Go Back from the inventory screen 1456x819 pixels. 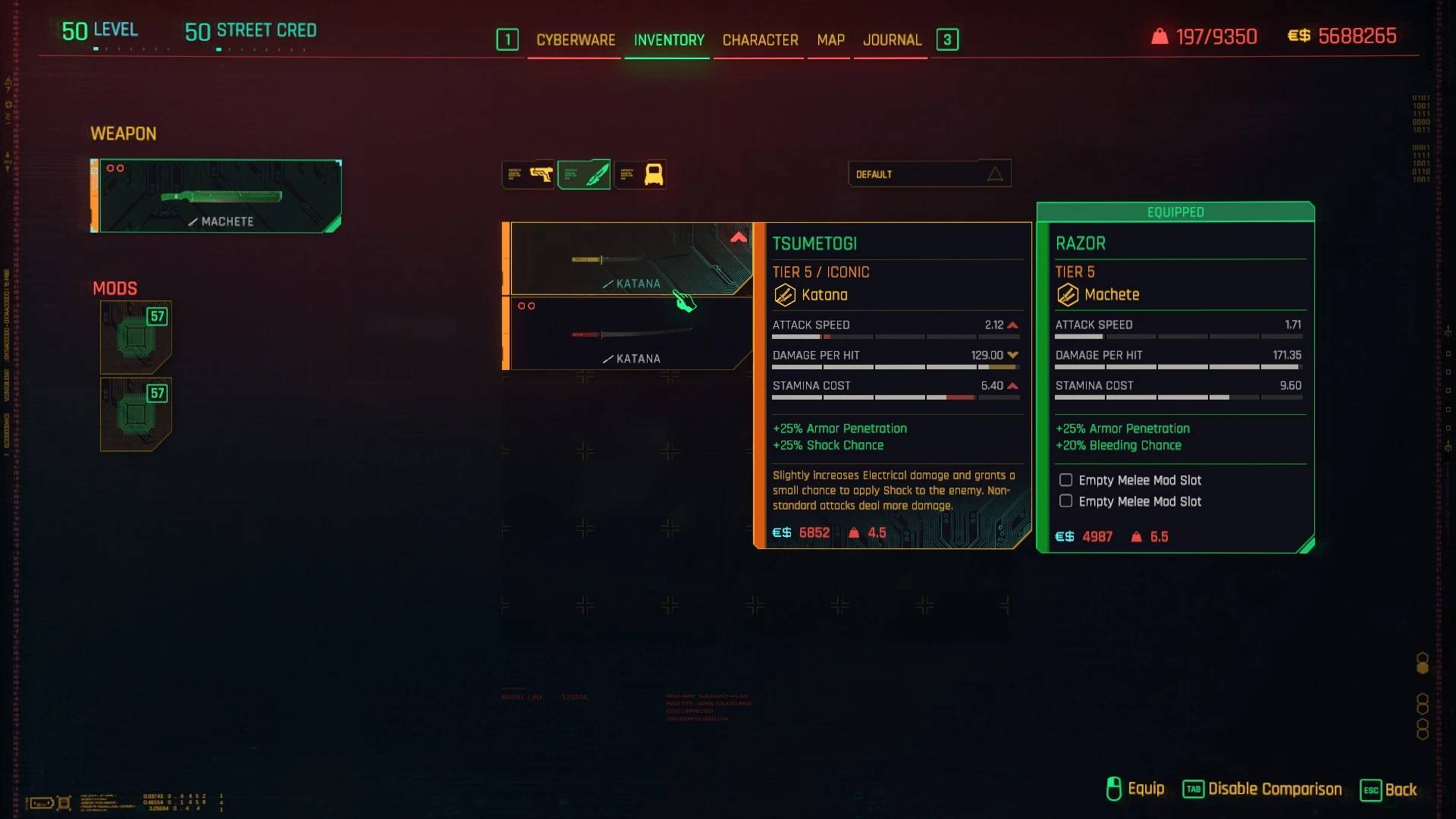[x=1389, y=789]
